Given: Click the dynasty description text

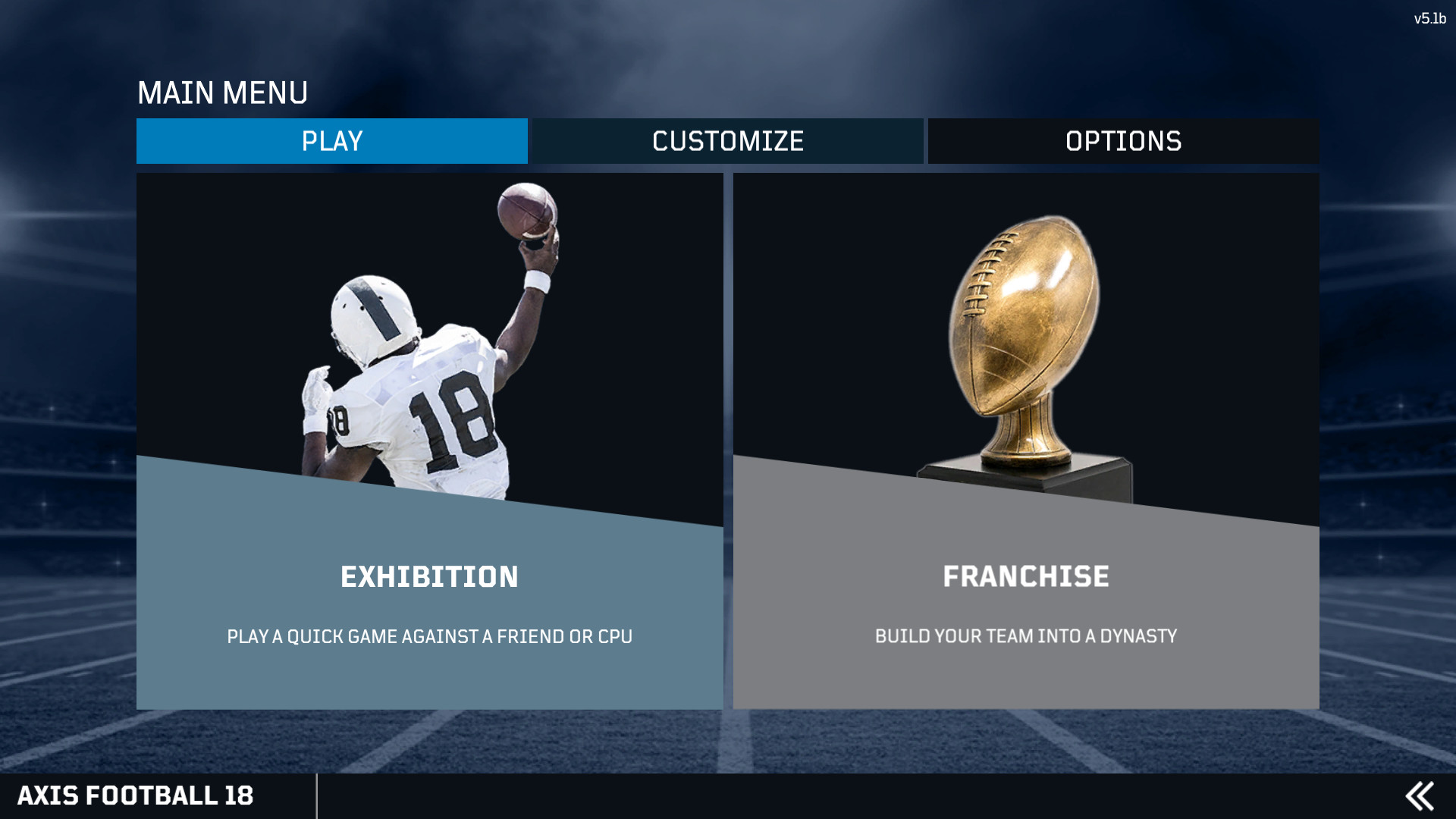Looking at the screenshot, I should coord(1025,637).
